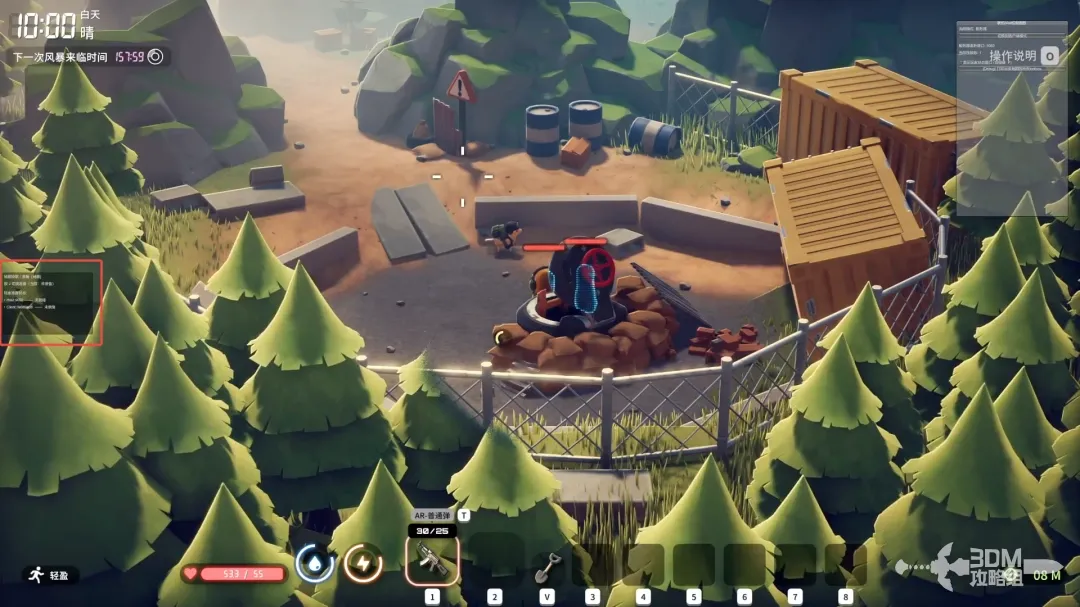The image size is (1080, 607).
Task: Click the lightning bolt energy icon
Action: click(362, 564)
